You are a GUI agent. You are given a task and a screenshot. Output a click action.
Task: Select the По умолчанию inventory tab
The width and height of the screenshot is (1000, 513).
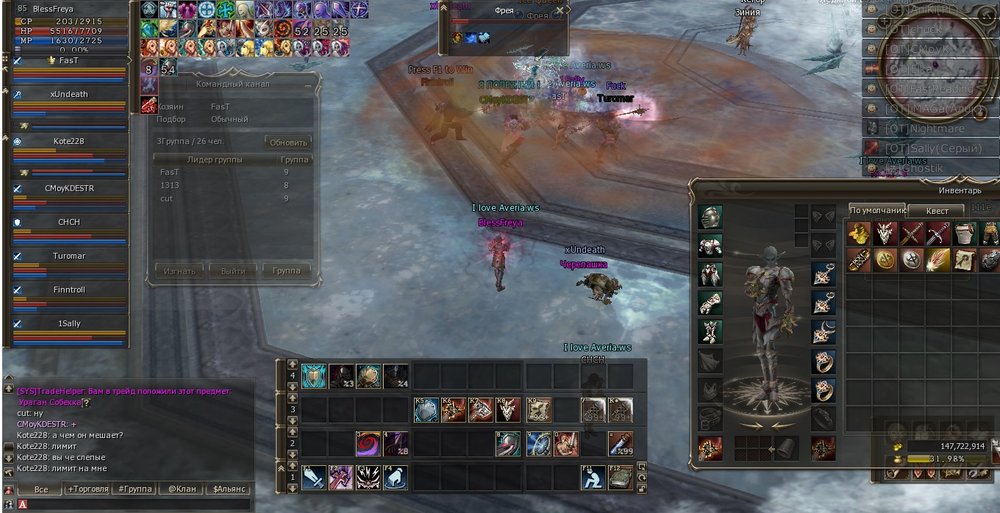click(x=877, y=210)
